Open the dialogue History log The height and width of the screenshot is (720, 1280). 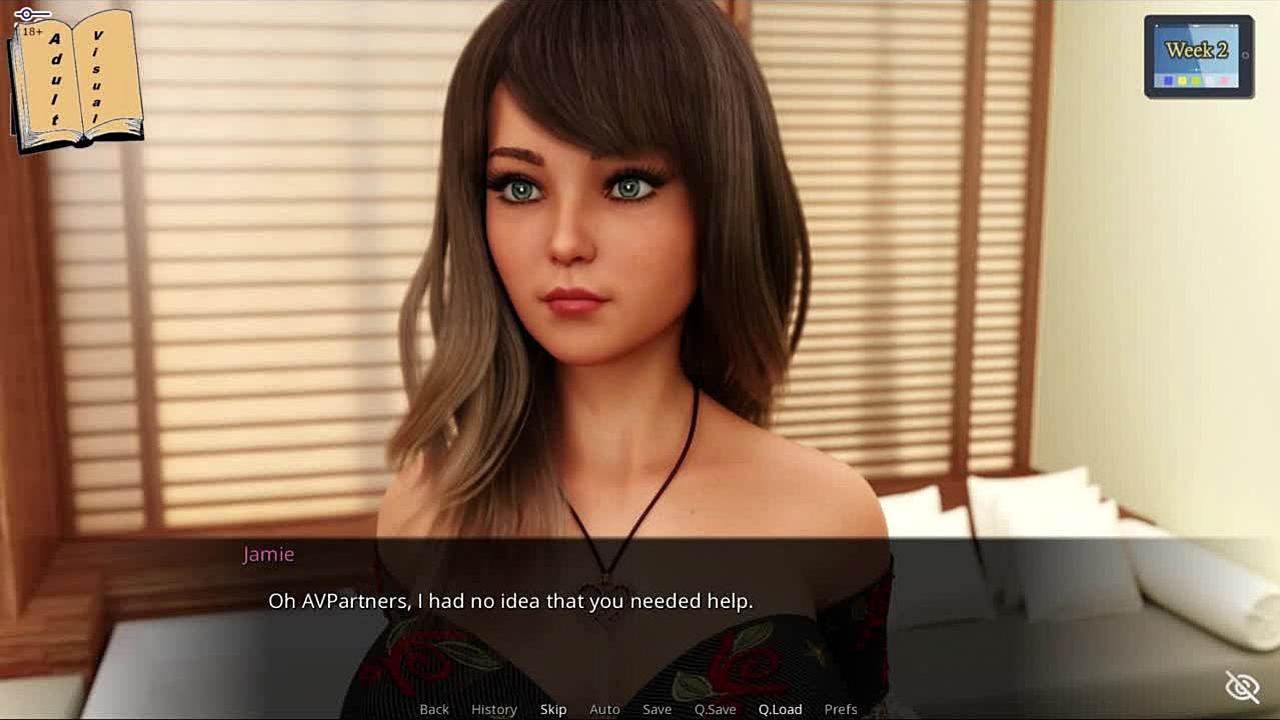coord(494,709)
